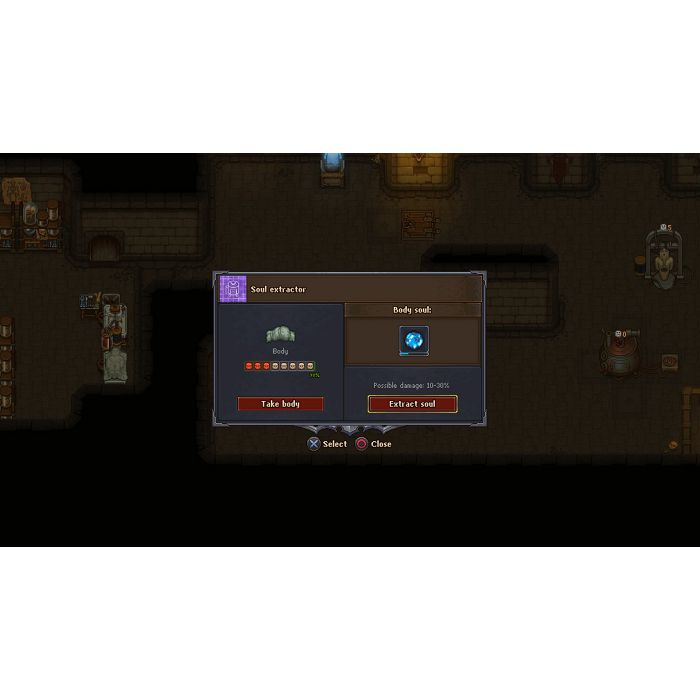This screenshot has height=700, width=700.
Task: Select the blue soul orb slot
Action: point(413,340)
